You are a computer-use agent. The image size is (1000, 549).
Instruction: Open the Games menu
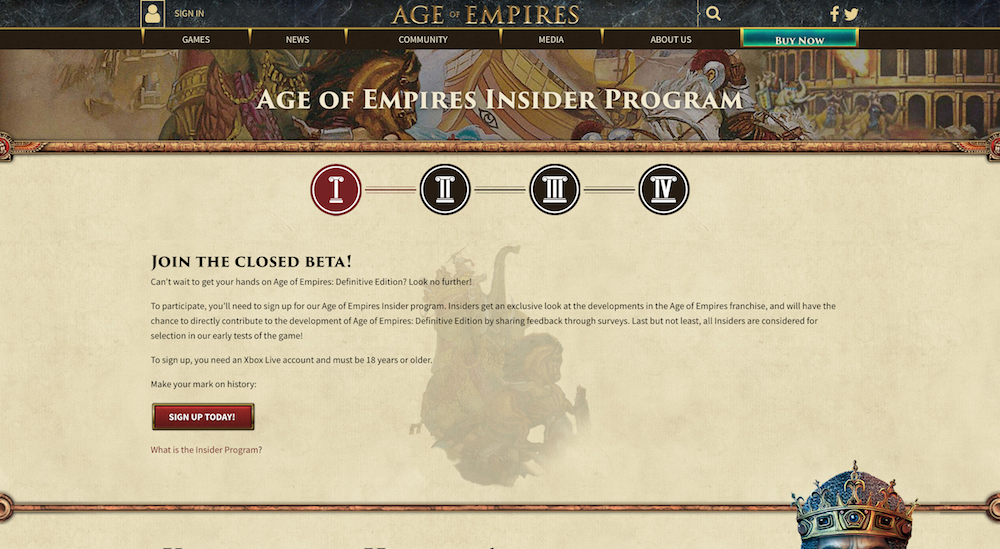click(196, 40)
